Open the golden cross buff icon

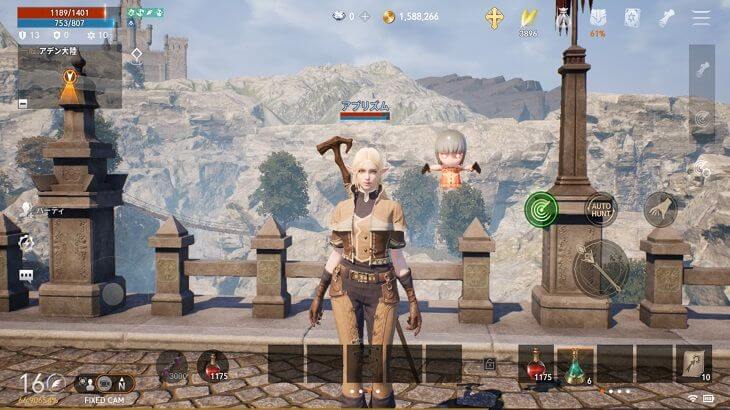[494, 17]
